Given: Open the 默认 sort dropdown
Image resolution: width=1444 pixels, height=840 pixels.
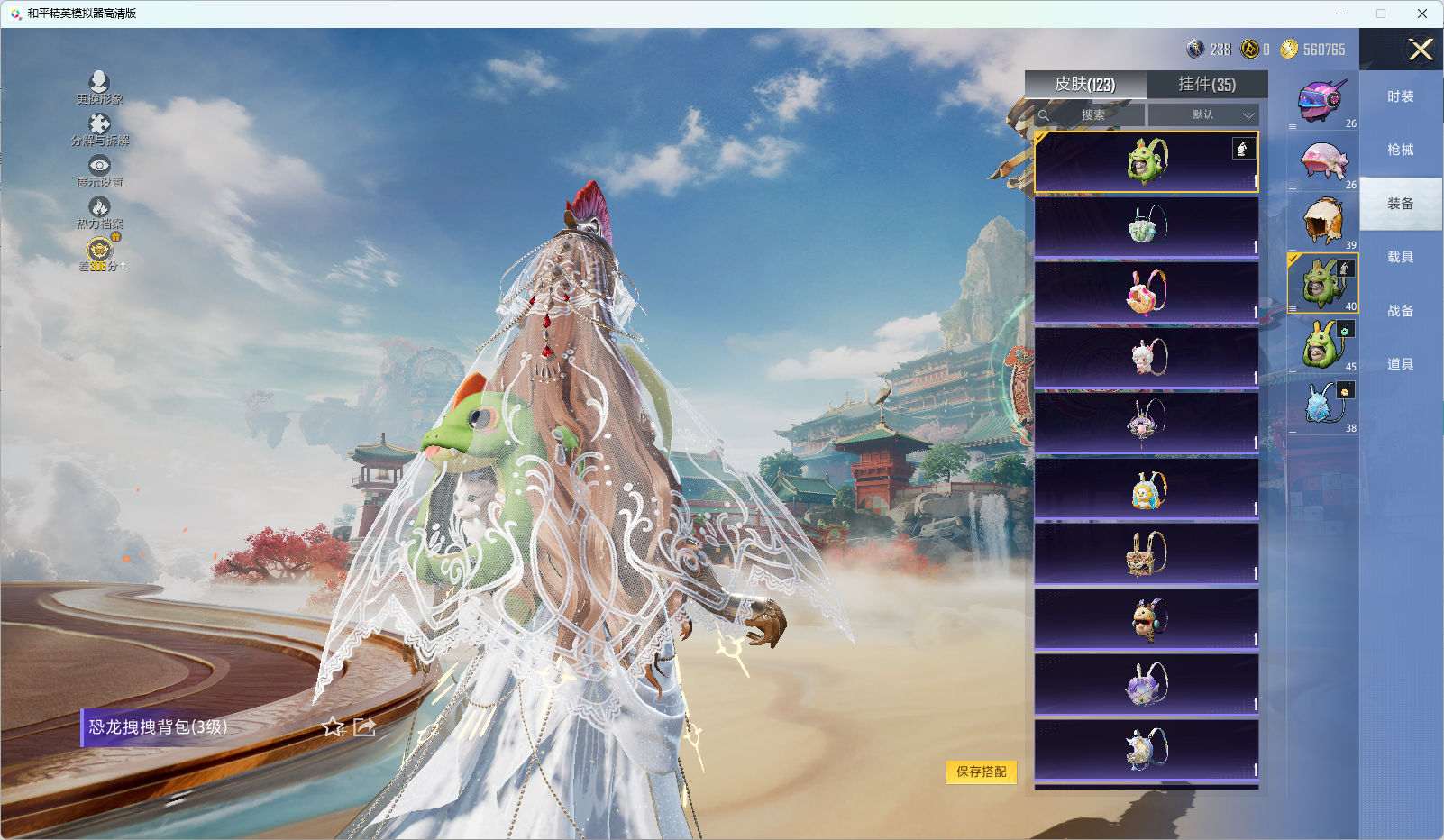Looking at the screenshot, I should 1203,115.
